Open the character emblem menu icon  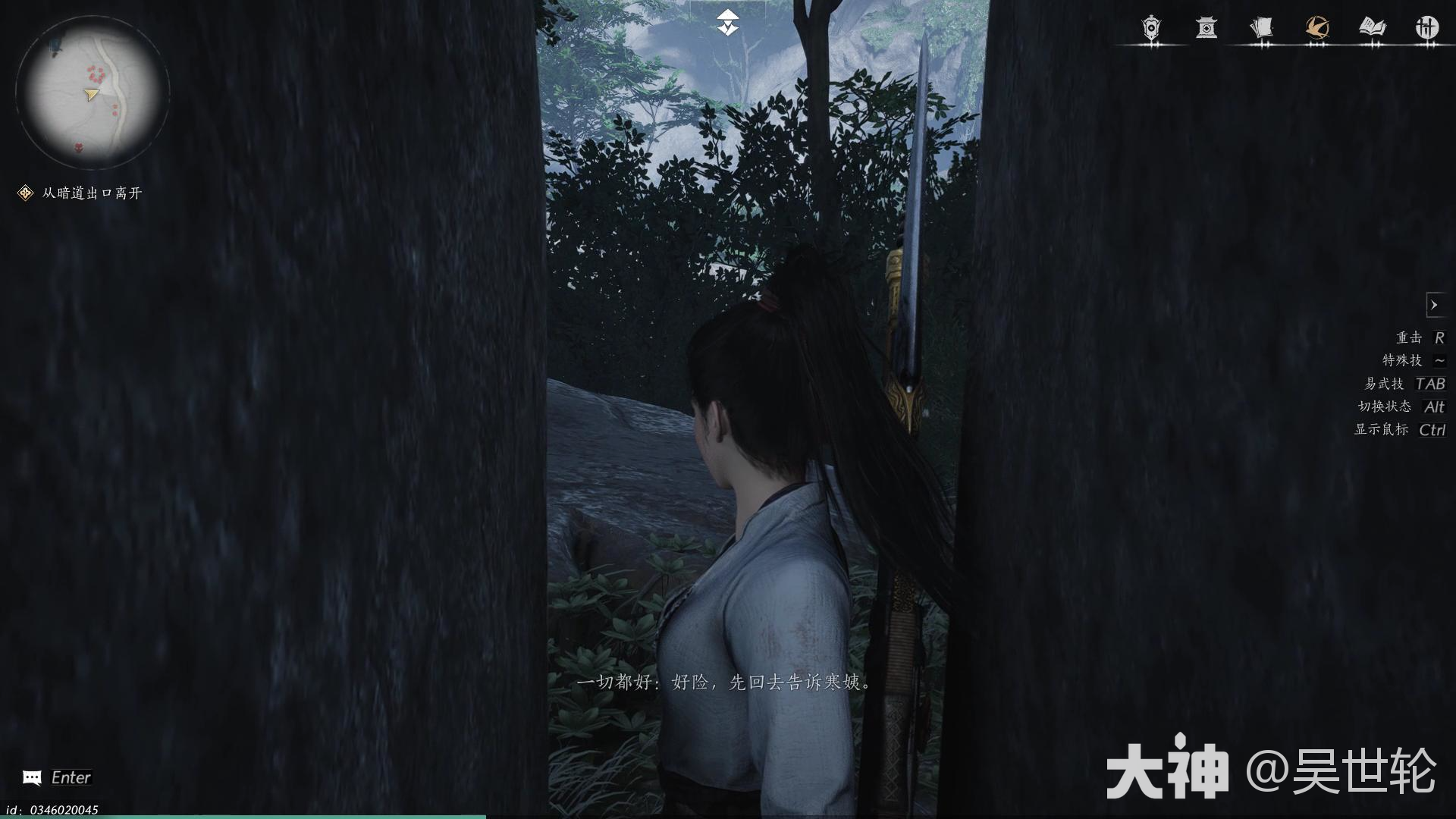coord(1150,29)
